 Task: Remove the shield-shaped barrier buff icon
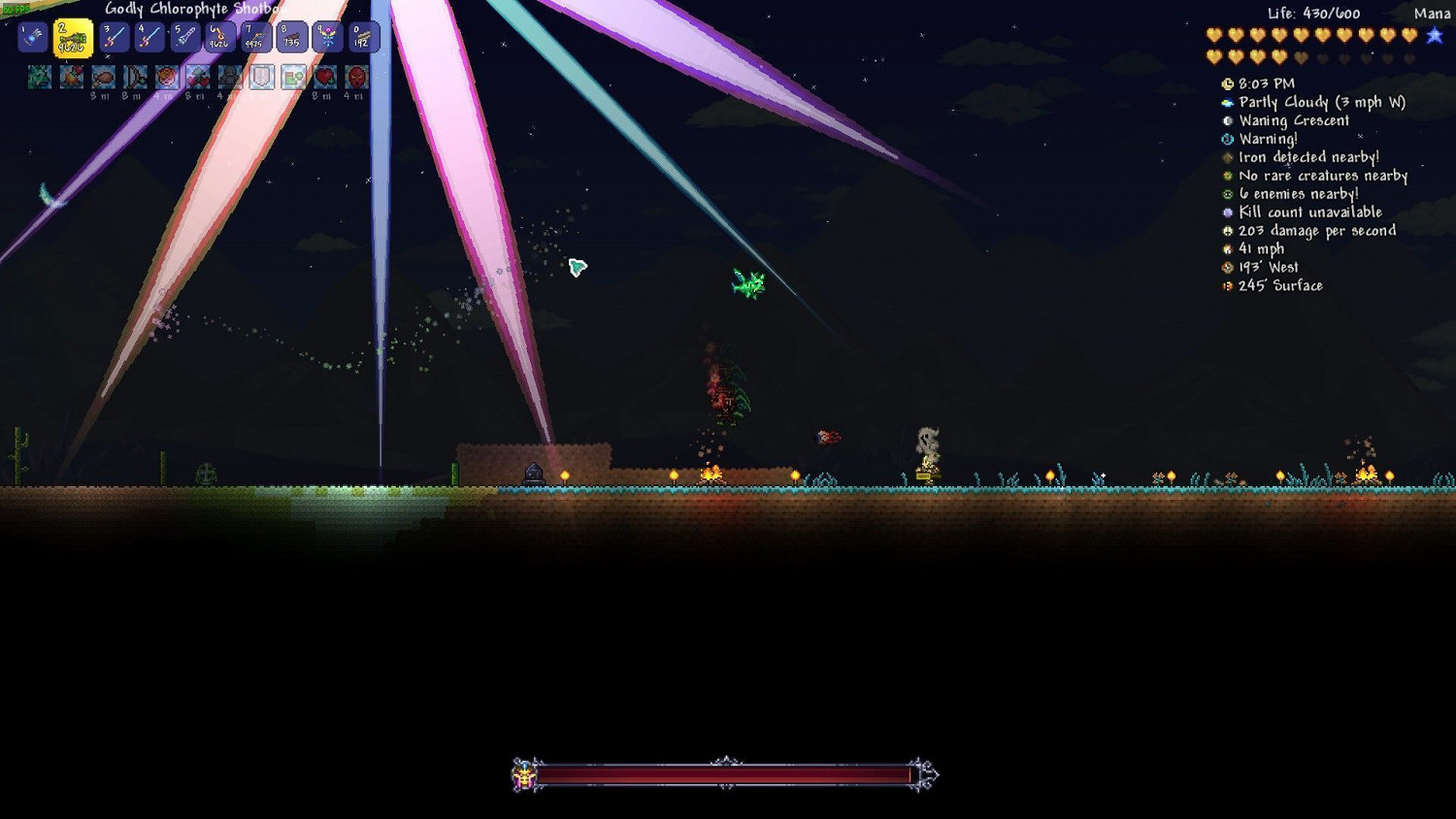coord(261,77)
